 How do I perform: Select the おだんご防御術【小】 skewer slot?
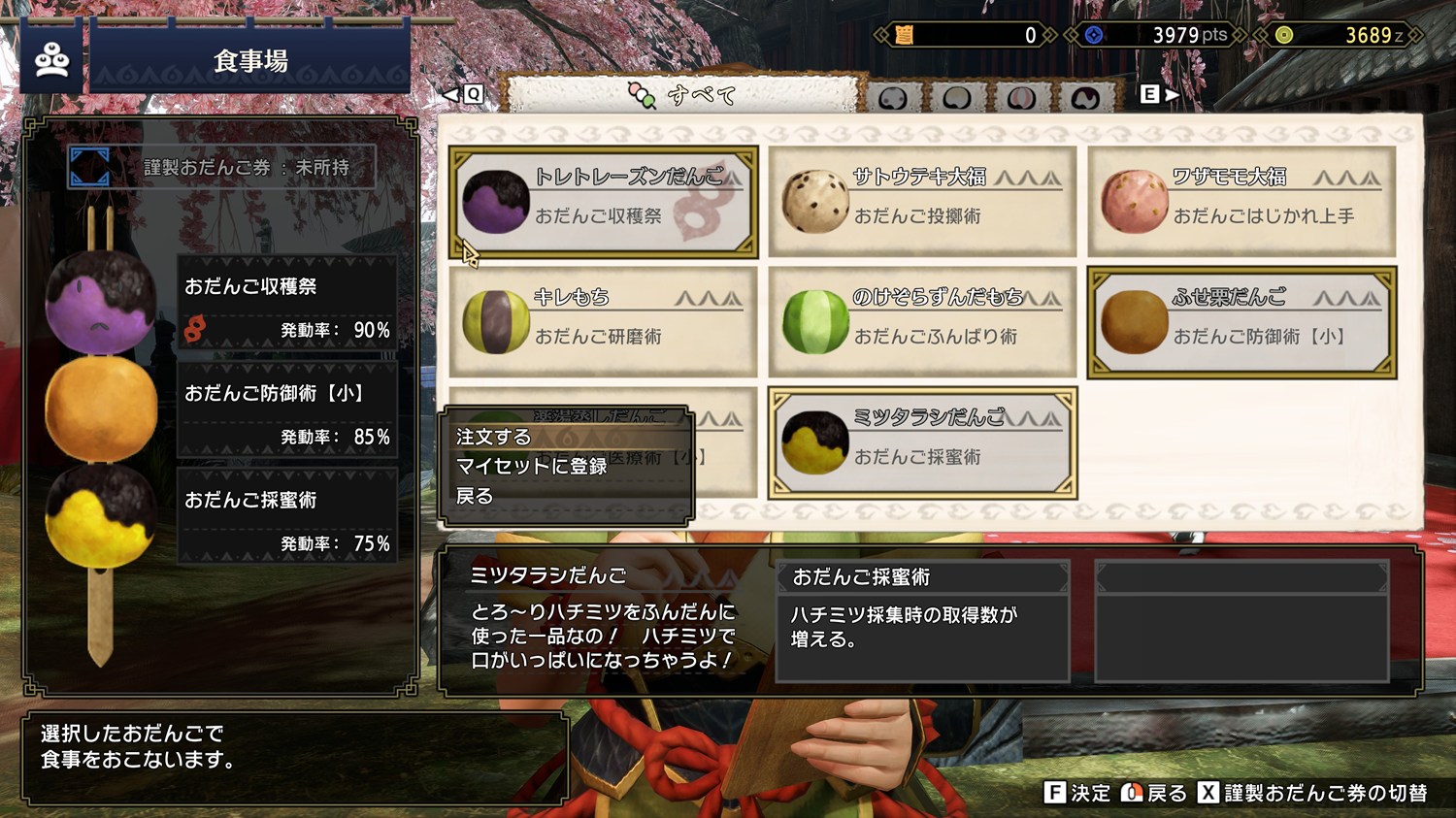[x=287, y=411]
